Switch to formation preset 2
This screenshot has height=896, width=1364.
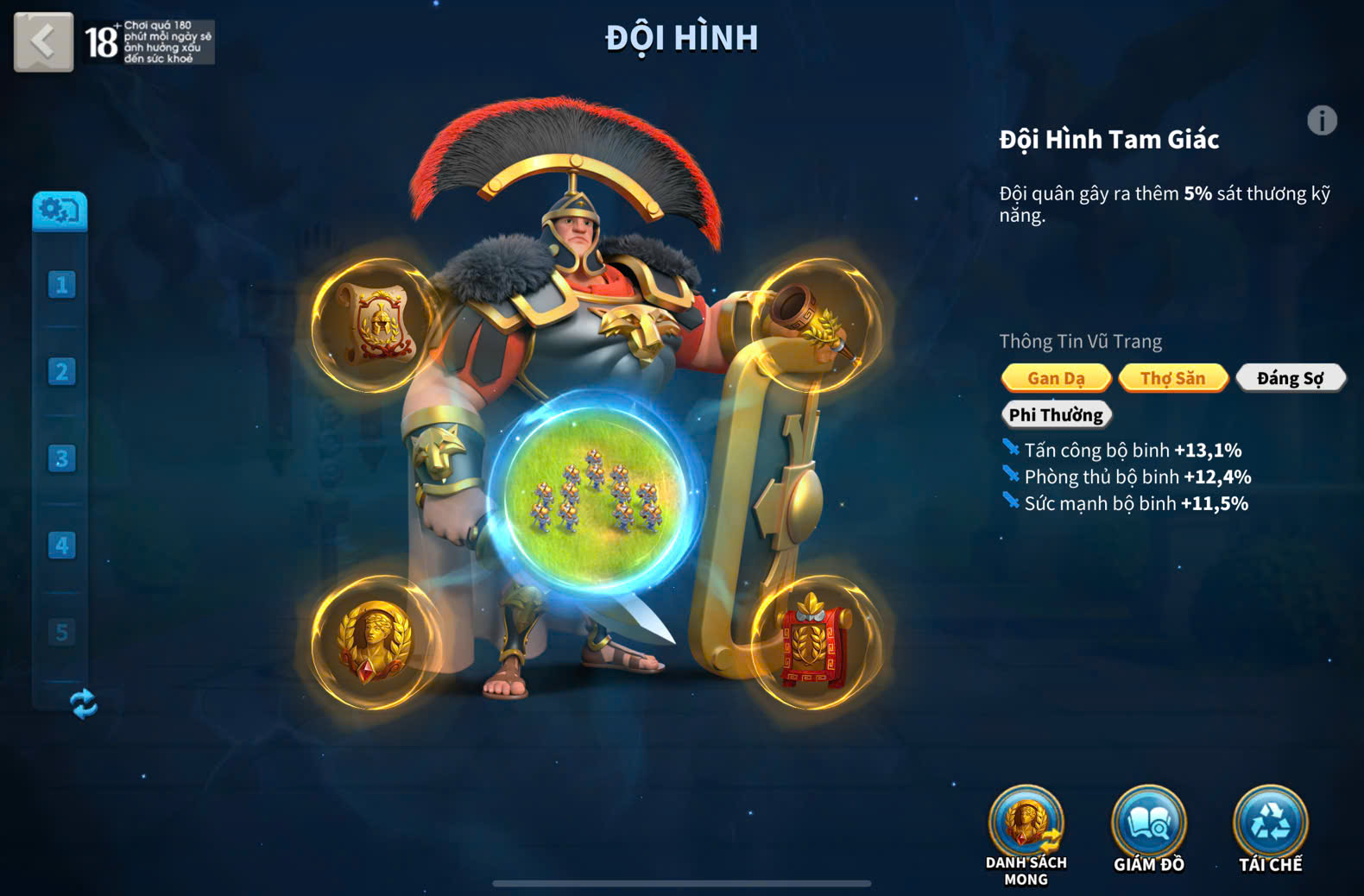[x=61, y=372]
